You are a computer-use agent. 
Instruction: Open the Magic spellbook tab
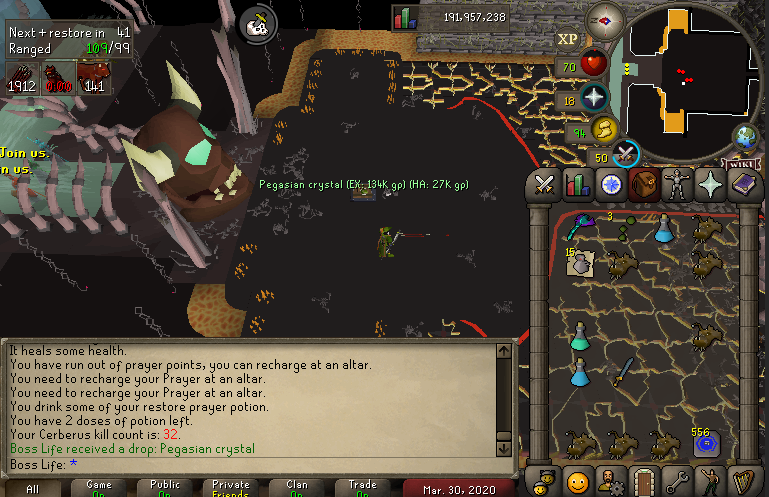tap(745, 185)
